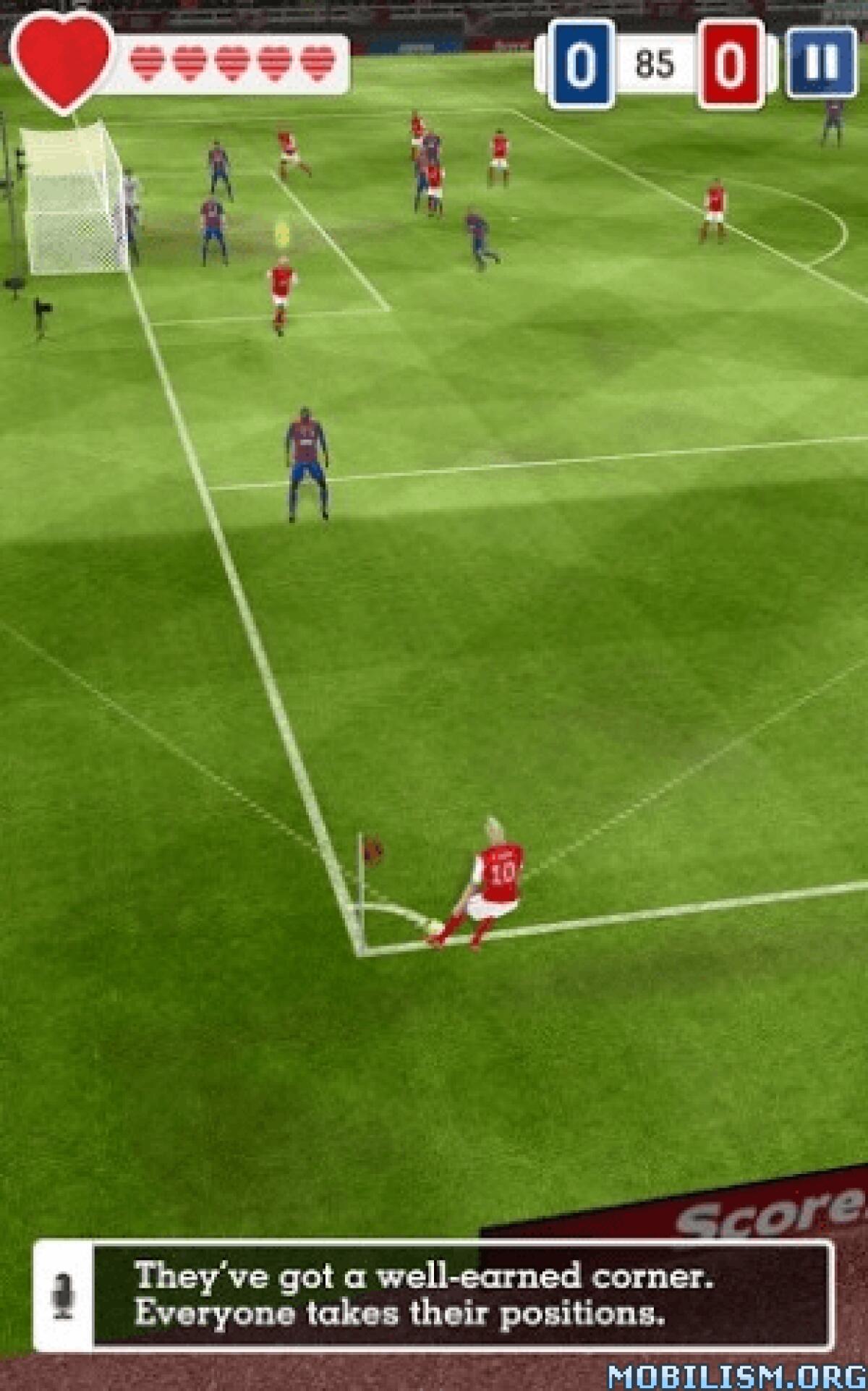Pause the match with the pause button
The height and width of the screenshot is (1391, 868).
tap(822, 64)
